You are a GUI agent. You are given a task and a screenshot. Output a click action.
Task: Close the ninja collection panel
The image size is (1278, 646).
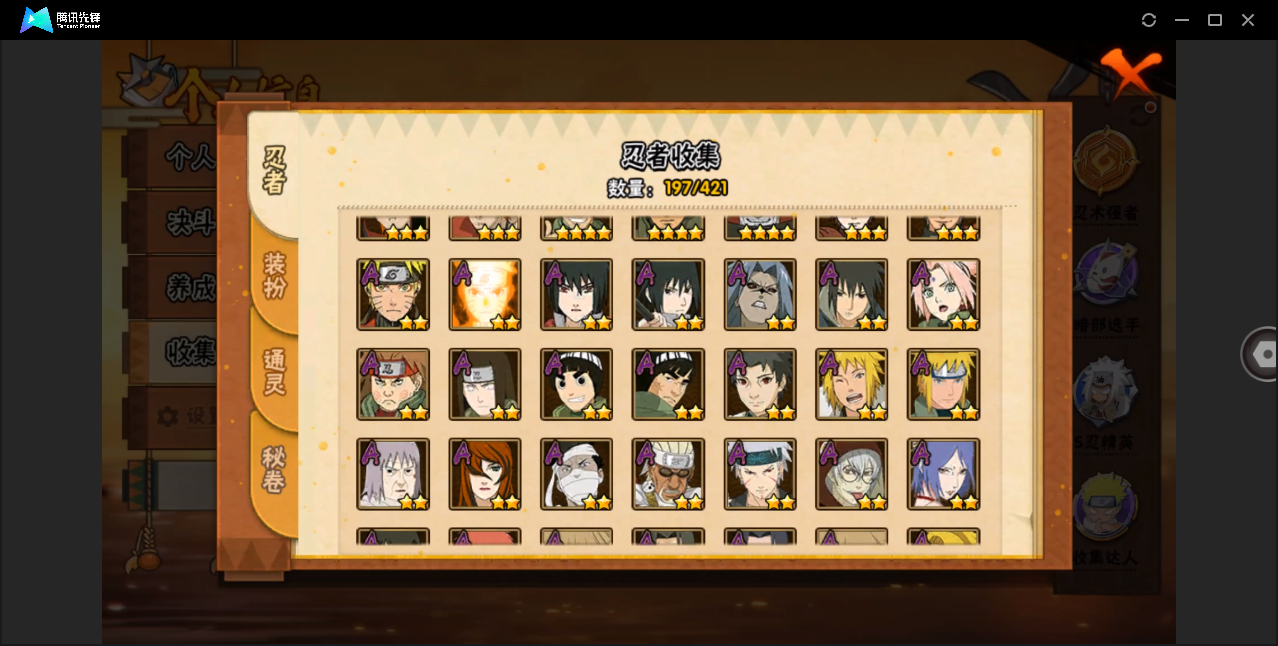(1130, 72)
